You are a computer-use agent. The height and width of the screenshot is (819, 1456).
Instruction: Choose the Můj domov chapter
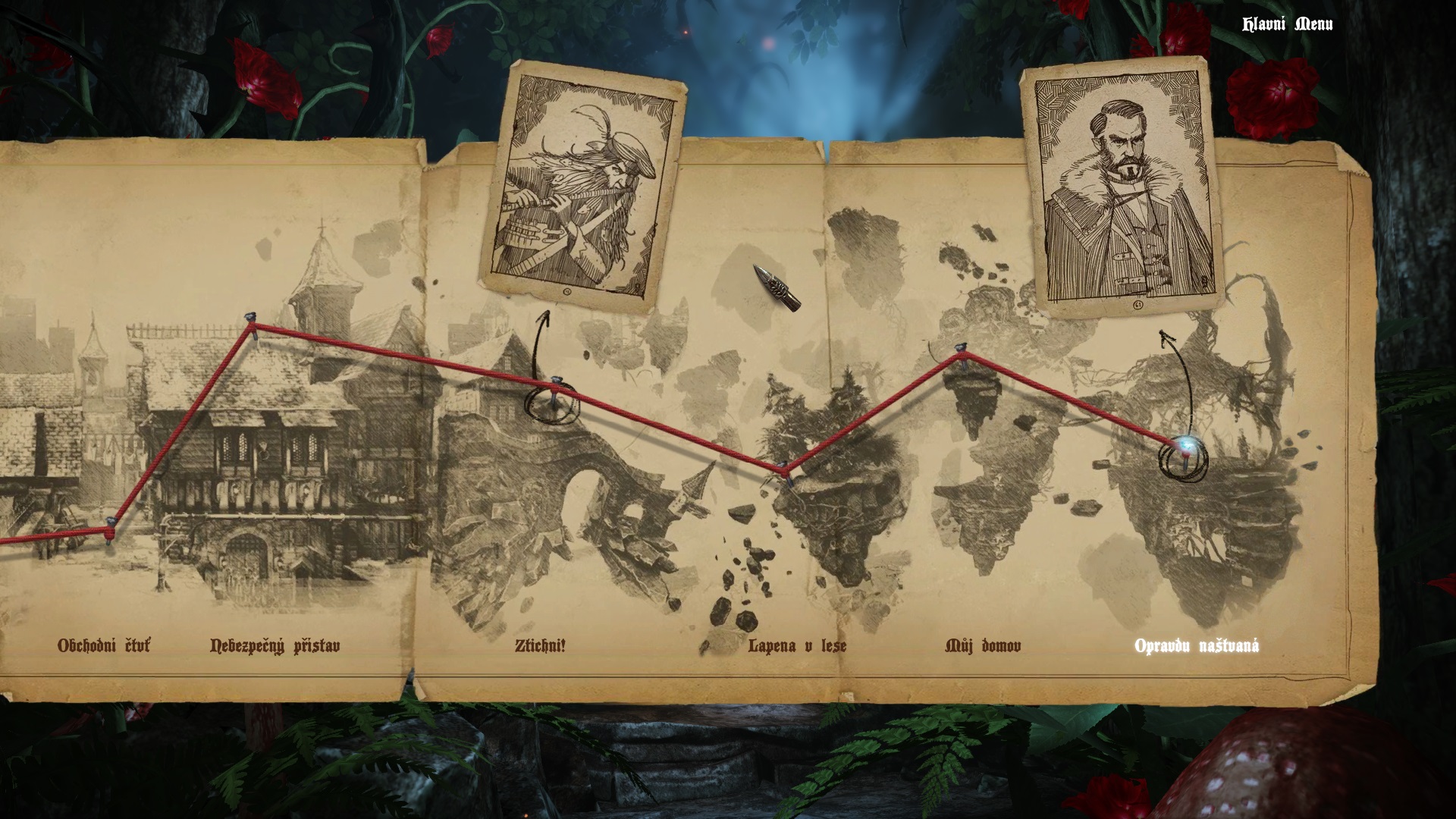coord(983,646)
